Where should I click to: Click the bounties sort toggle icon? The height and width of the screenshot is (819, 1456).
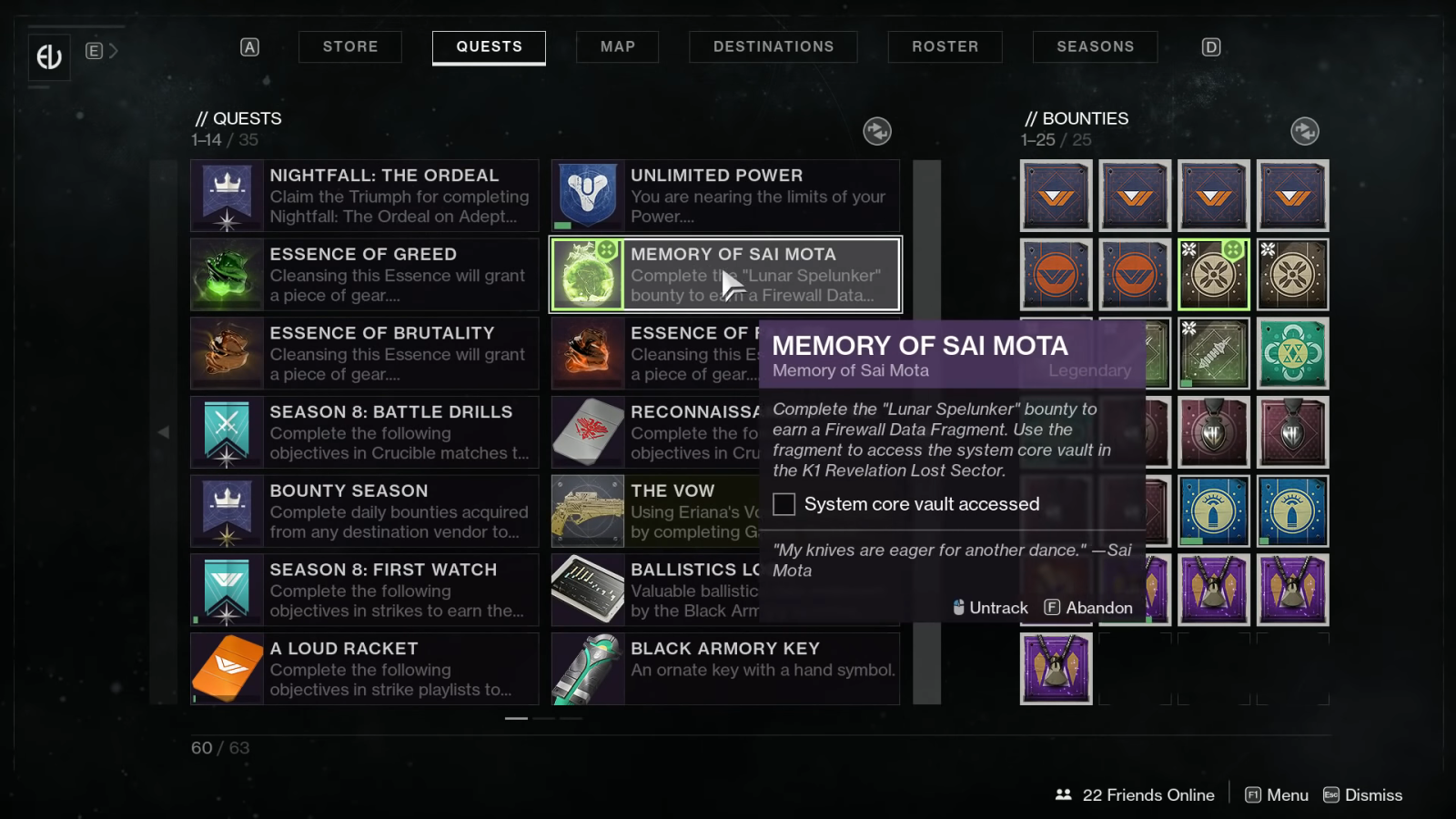coord(1305,131)
